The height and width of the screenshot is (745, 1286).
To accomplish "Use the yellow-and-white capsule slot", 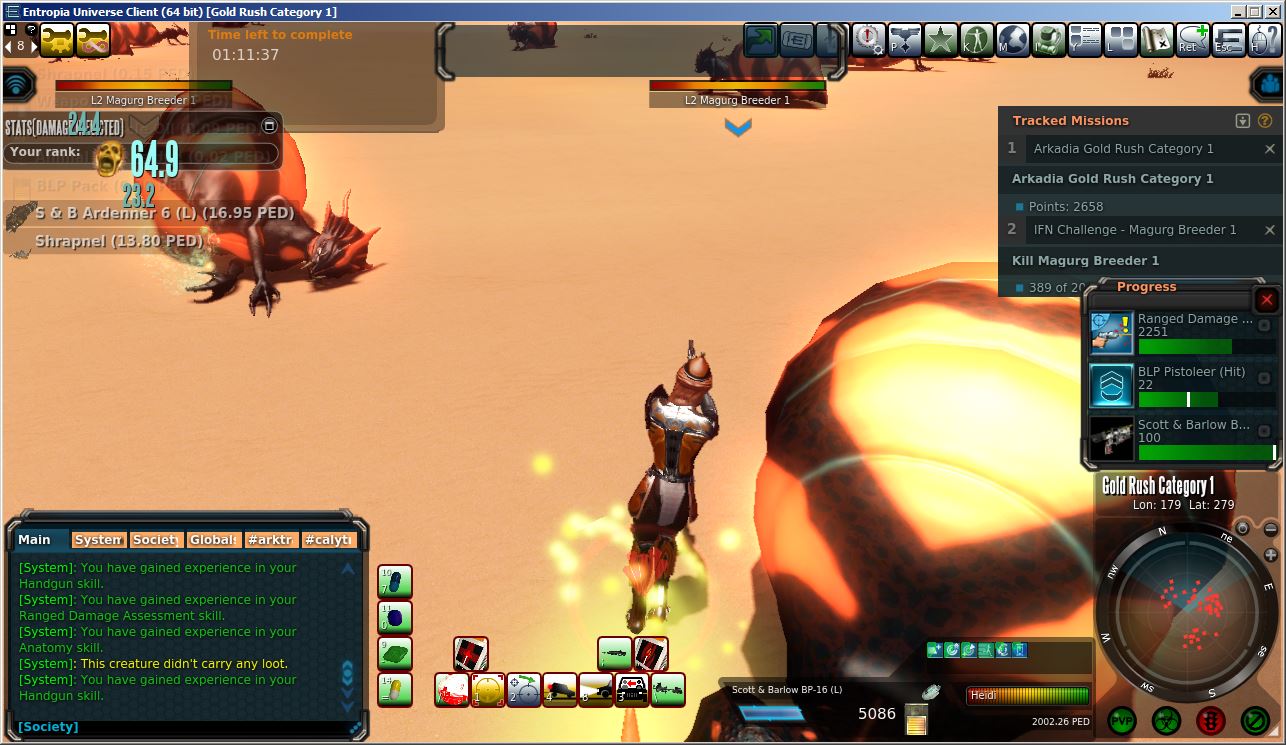I will click(x=395, y=690).
